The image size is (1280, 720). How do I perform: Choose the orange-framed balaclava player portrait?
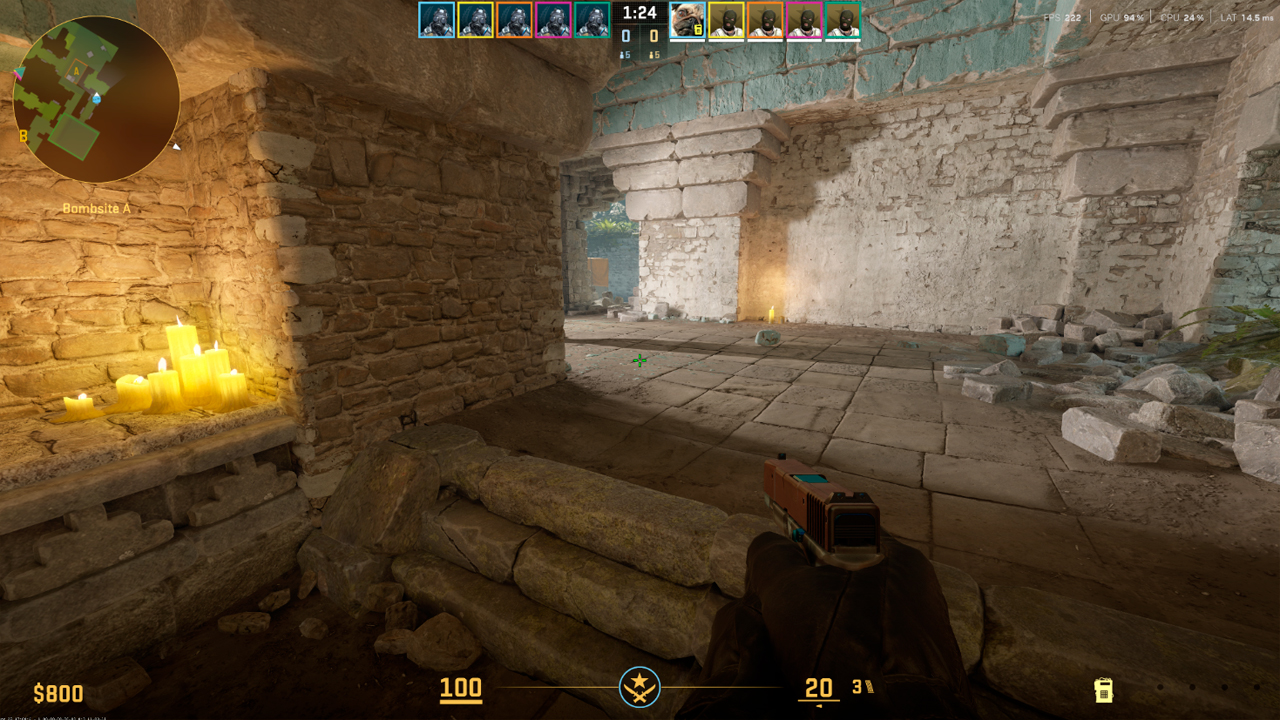click(x=765, y=20)
